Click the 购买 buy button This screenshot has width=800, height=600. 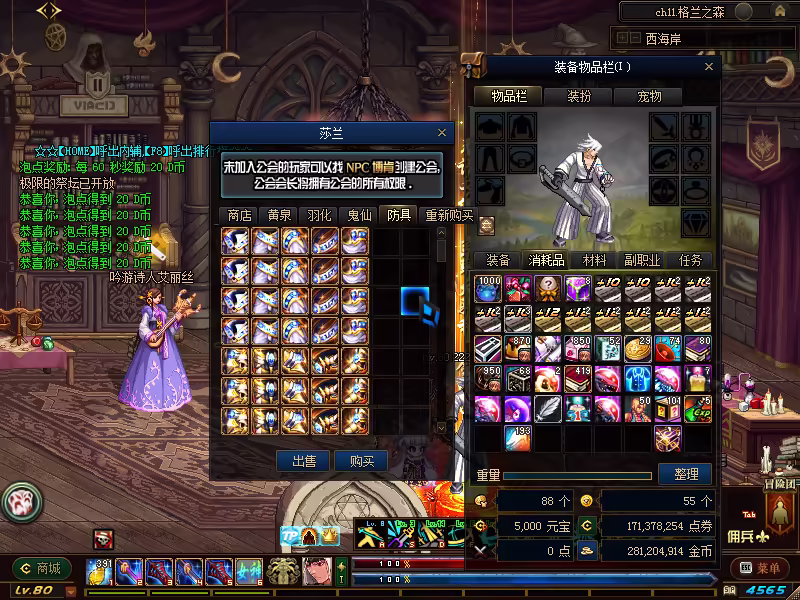[x=361, y=461]
